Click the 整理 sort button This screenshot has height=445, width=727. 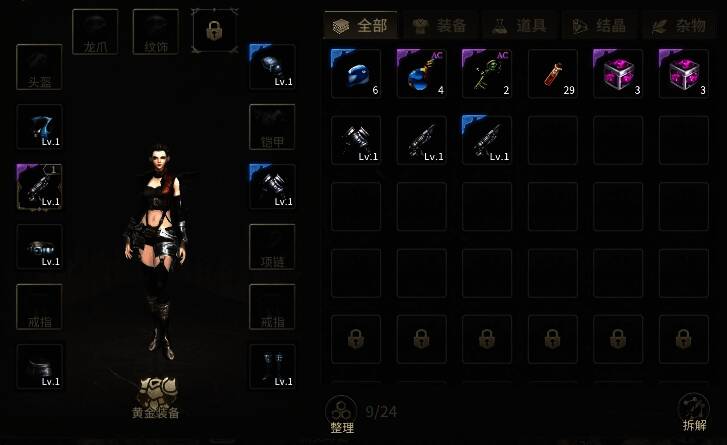(x=342, y=411)
